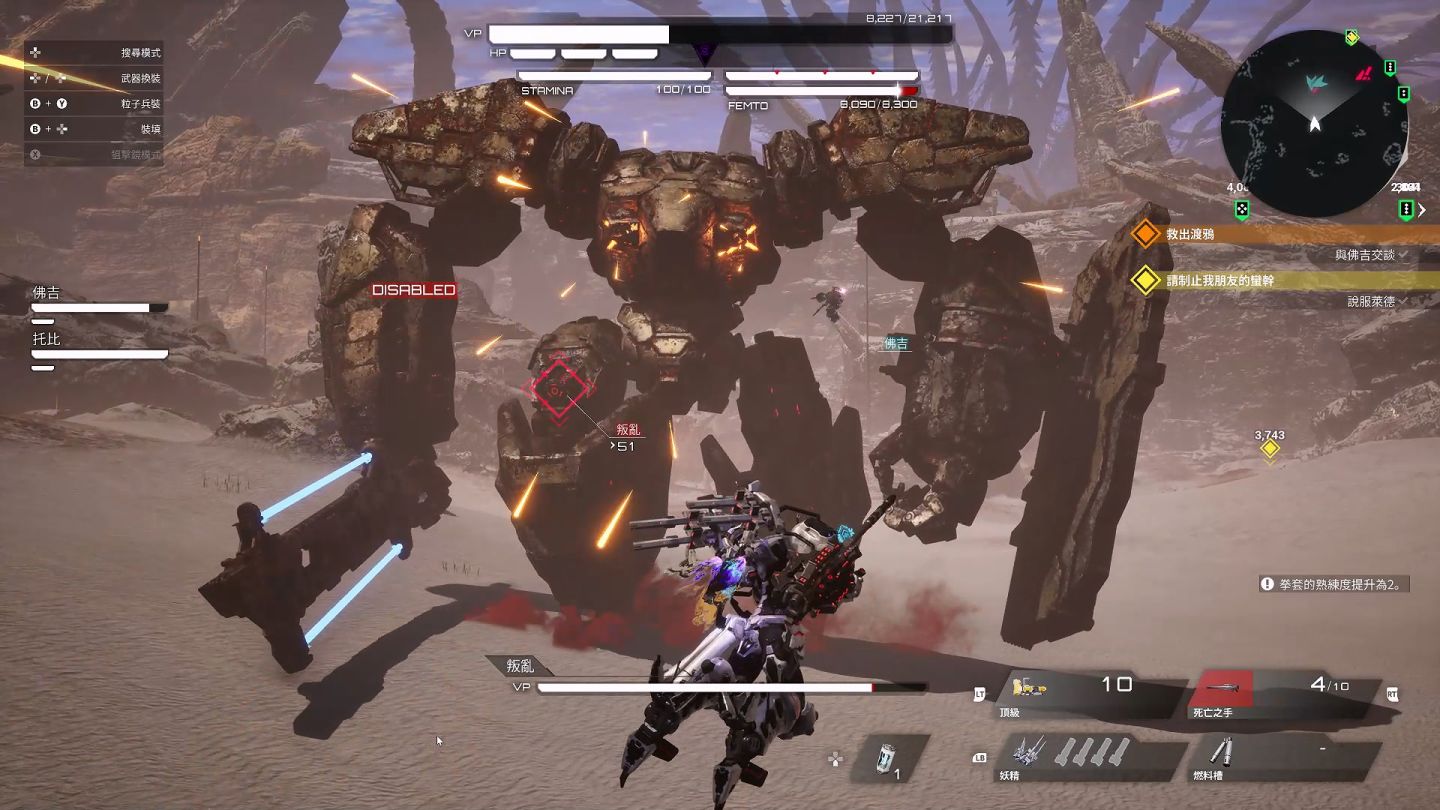Click the red lock-on reticle on 叛亂
Image resolution: width=1440 pixels, height=810 pixels.
(560, 389)
